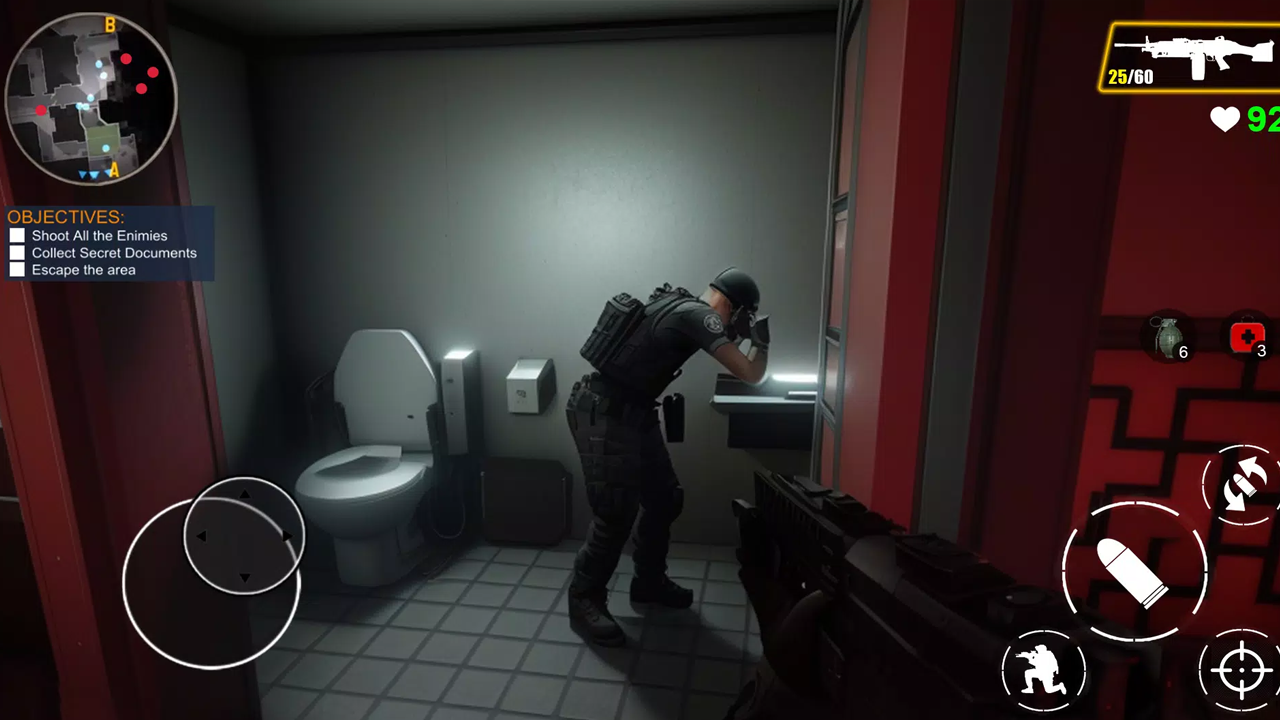The height and width of the screenshot is (720, 1280).
Task: Collapse the OBJECTIVES panel header
Action: (x=65, y=217)
